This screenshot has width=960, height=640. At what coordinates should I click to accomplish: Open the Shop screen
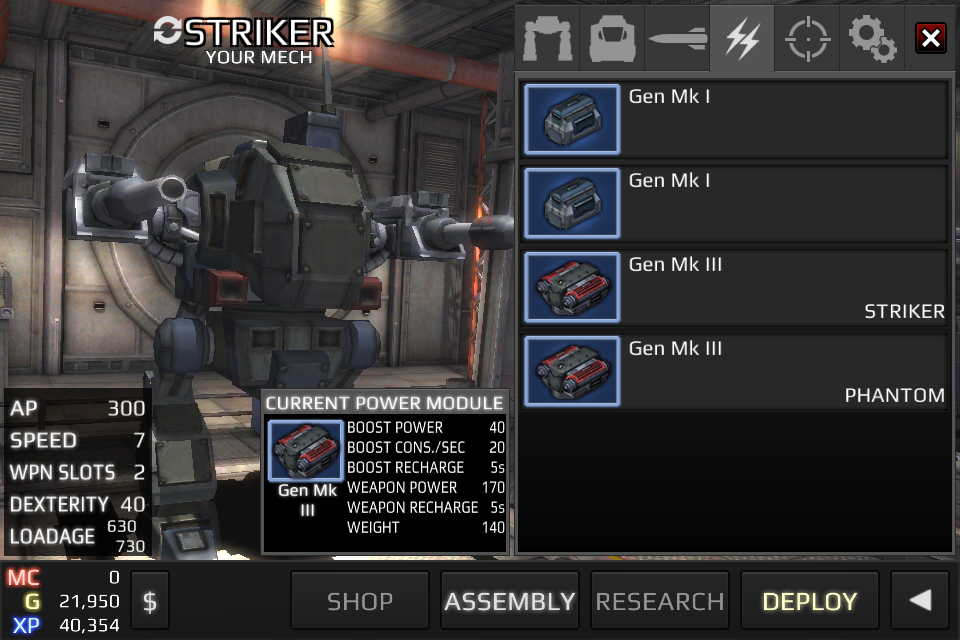coord(360,601)
